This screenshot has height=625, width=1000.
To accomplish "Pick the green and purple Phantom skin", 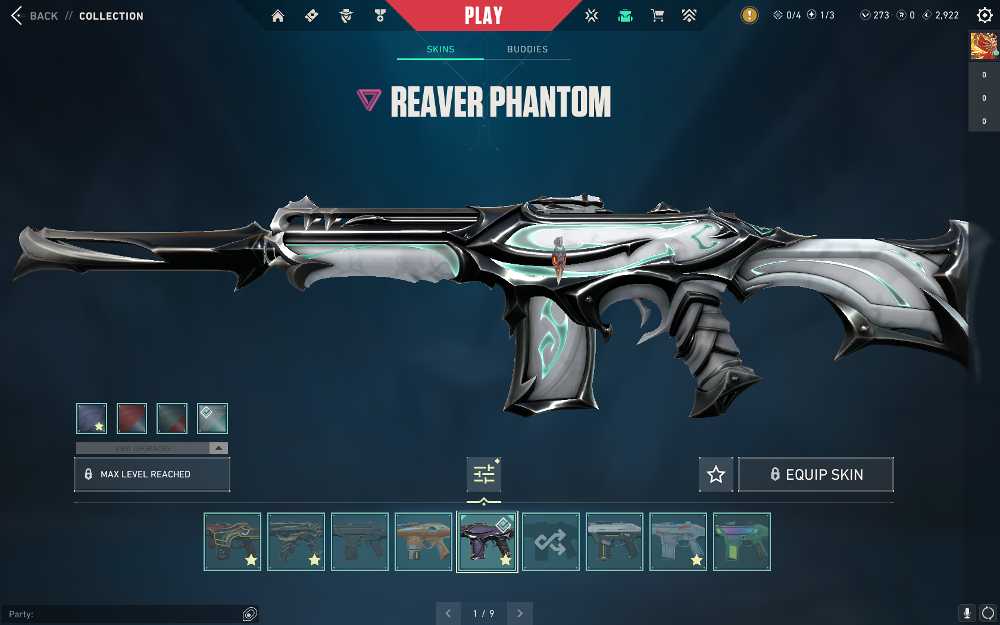I will (741, 542).
